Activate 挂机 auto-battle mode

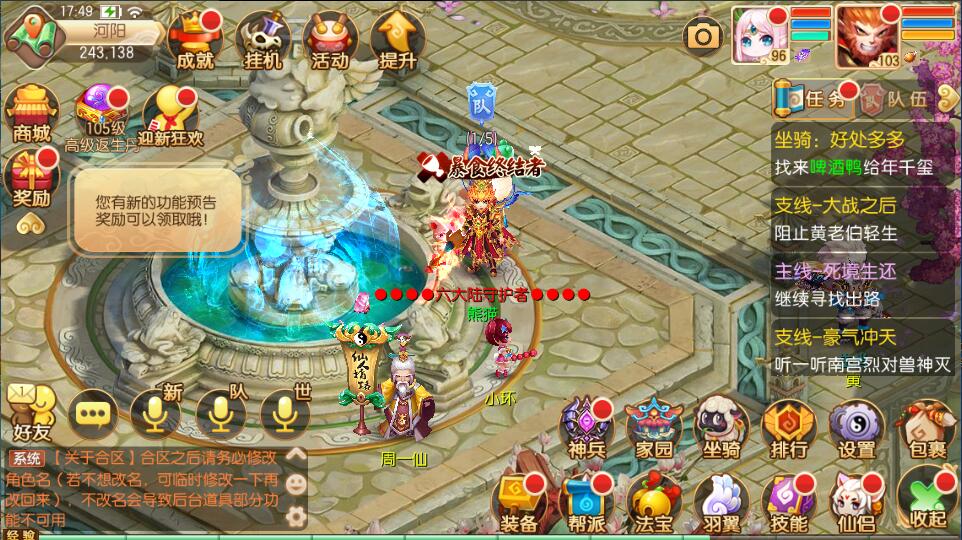tap(263, 41)
